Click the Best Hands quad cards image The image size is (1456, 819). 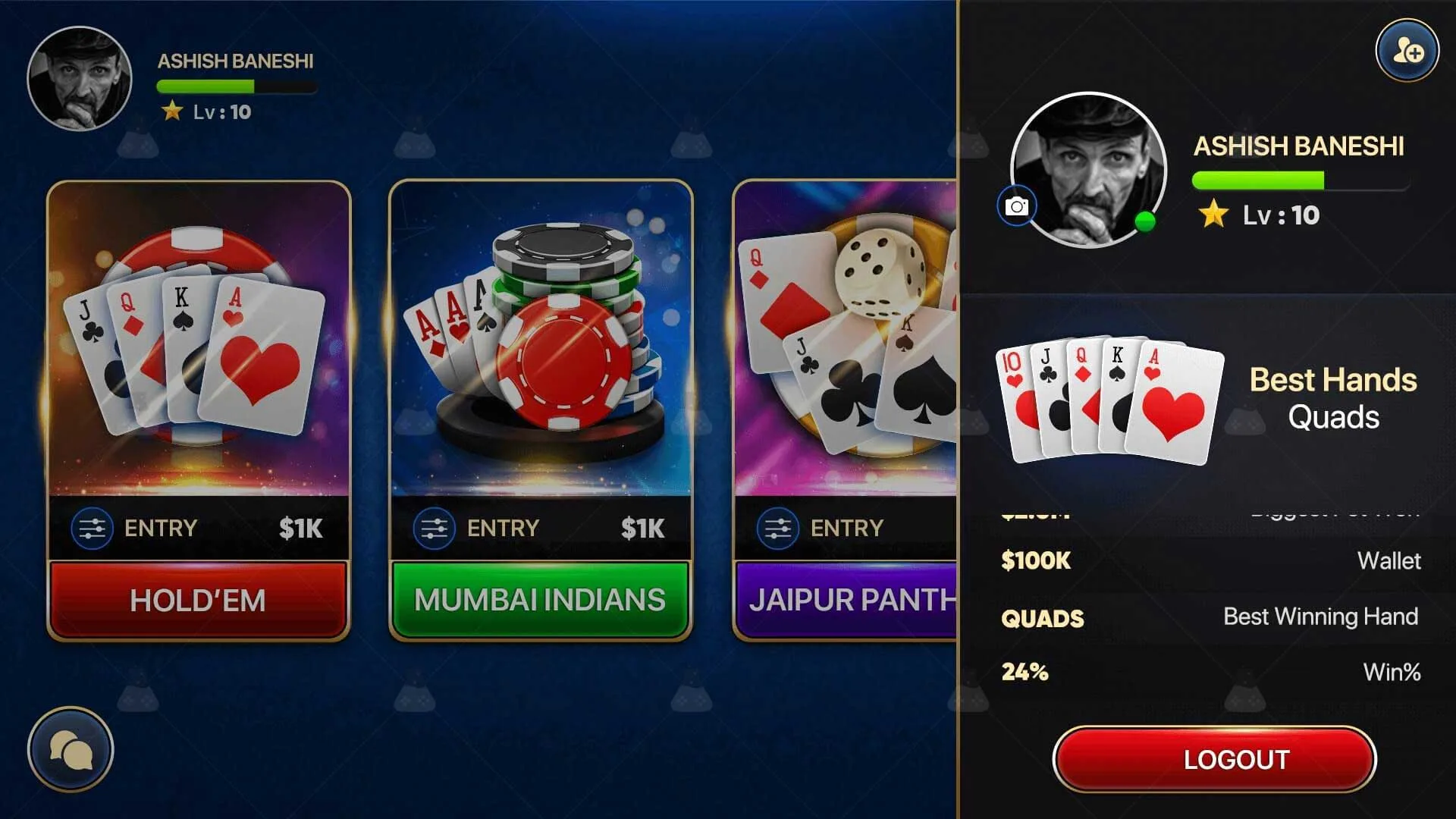1111,402
